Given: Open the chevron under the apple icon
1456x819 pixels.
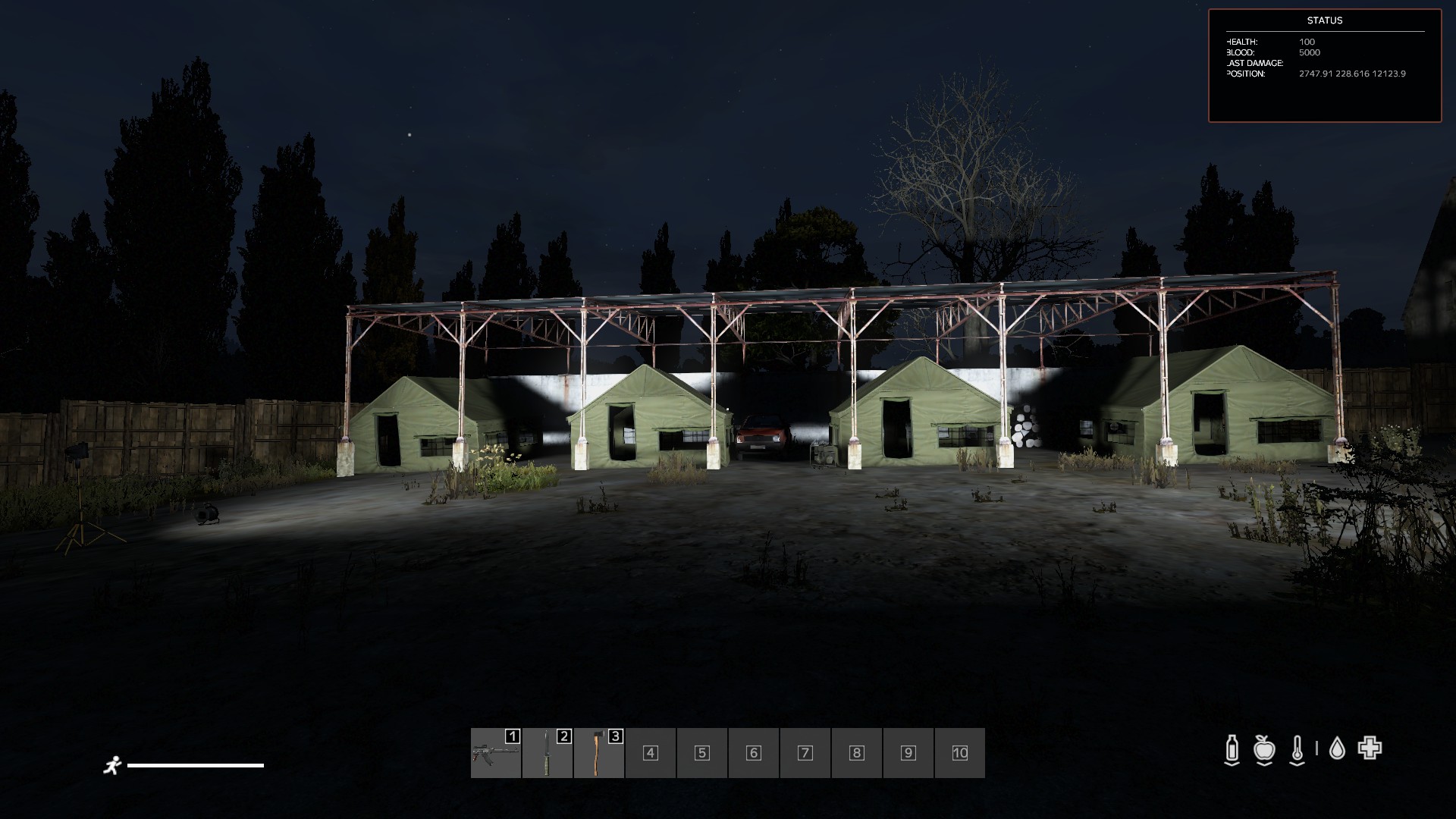Looking at the screenshot, I should (1264, 764).
